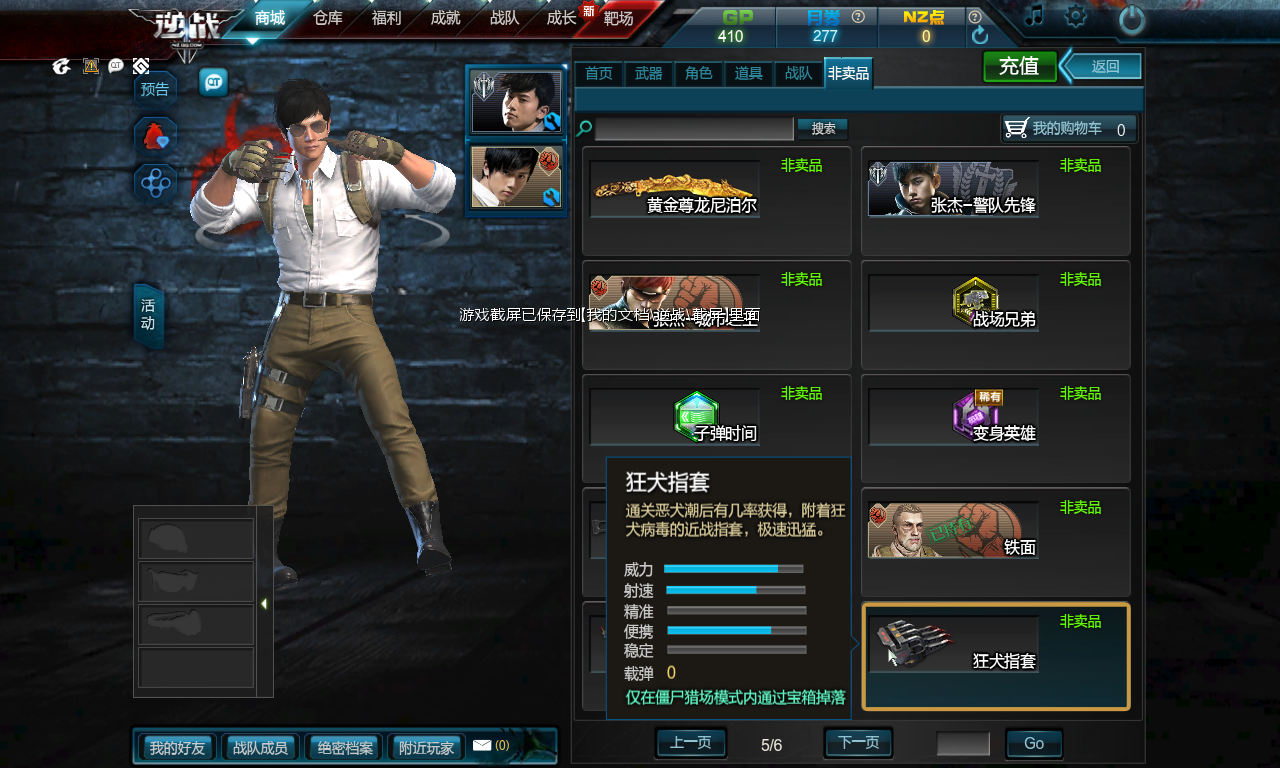The width and height of the screenshot is (1280, 768).
Task: Go to previous page with 上一页
Action: (x=691, y=743)
